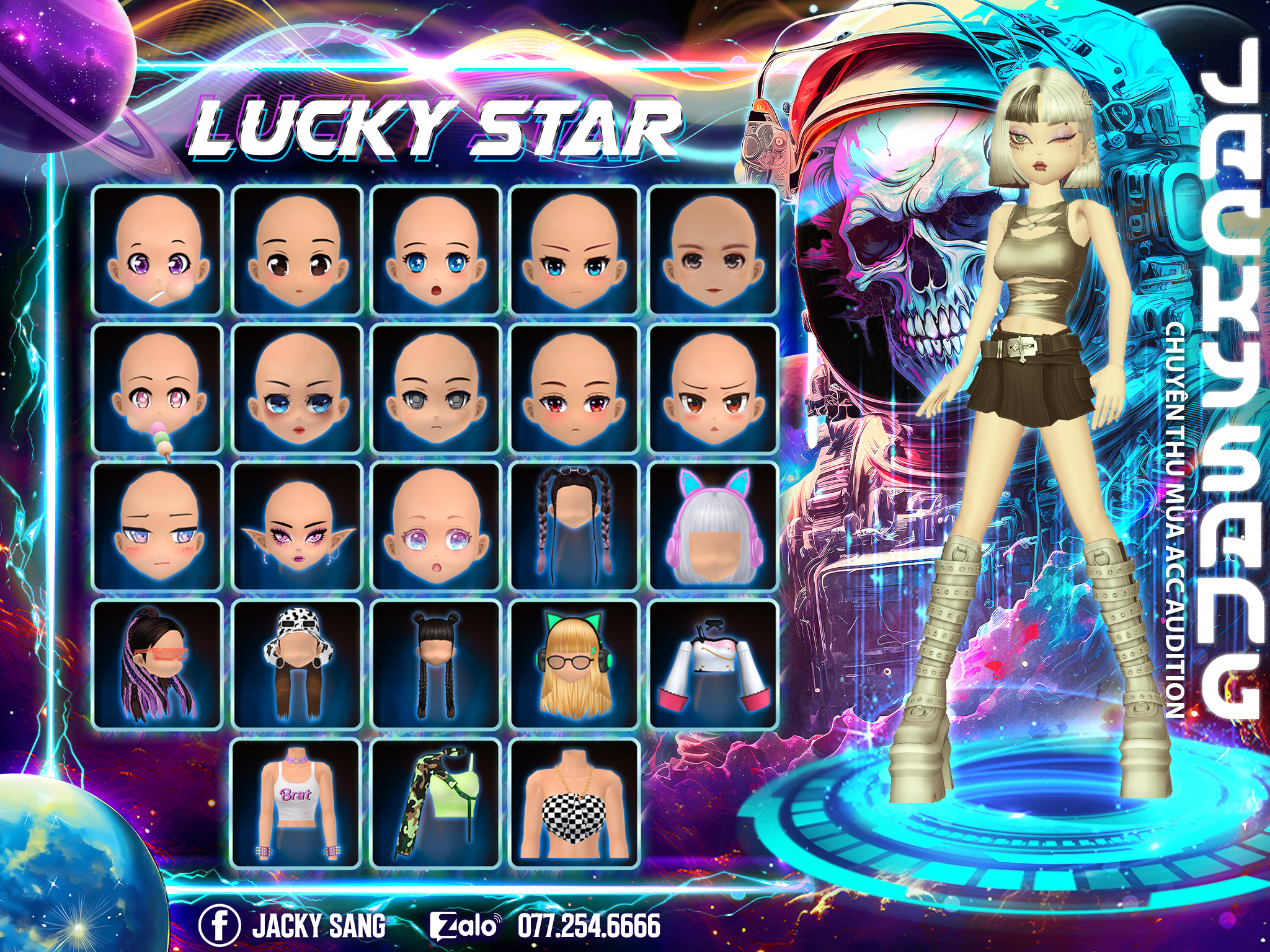Choose the black twin-bun braided hairstyle
The width and height of the screenshot is (1270, 952).
click(x=436, y=665)
